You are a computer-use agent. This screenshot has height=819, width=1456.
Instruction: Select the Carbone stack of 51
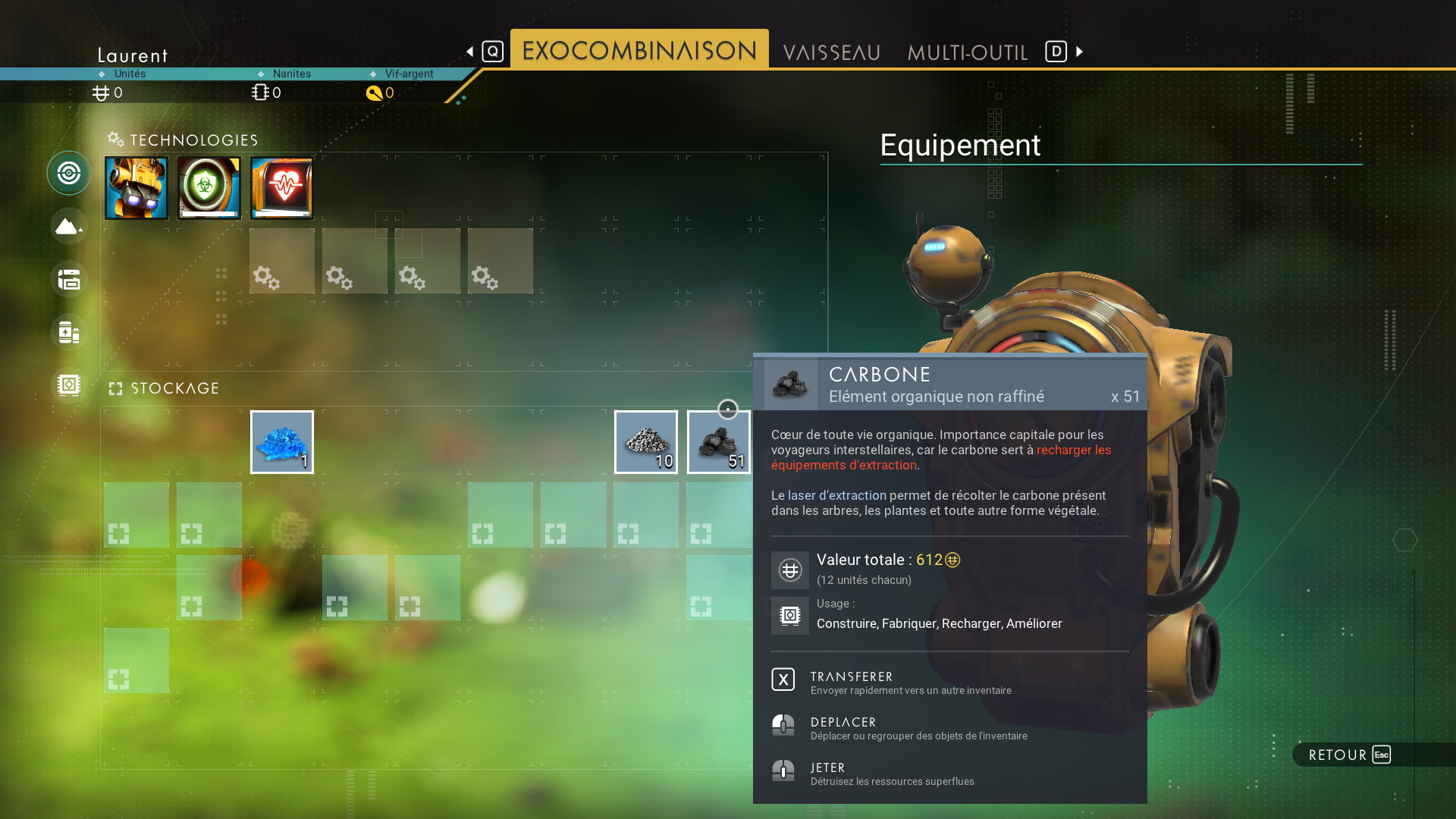pyautogui.click(x=718, y=442)
